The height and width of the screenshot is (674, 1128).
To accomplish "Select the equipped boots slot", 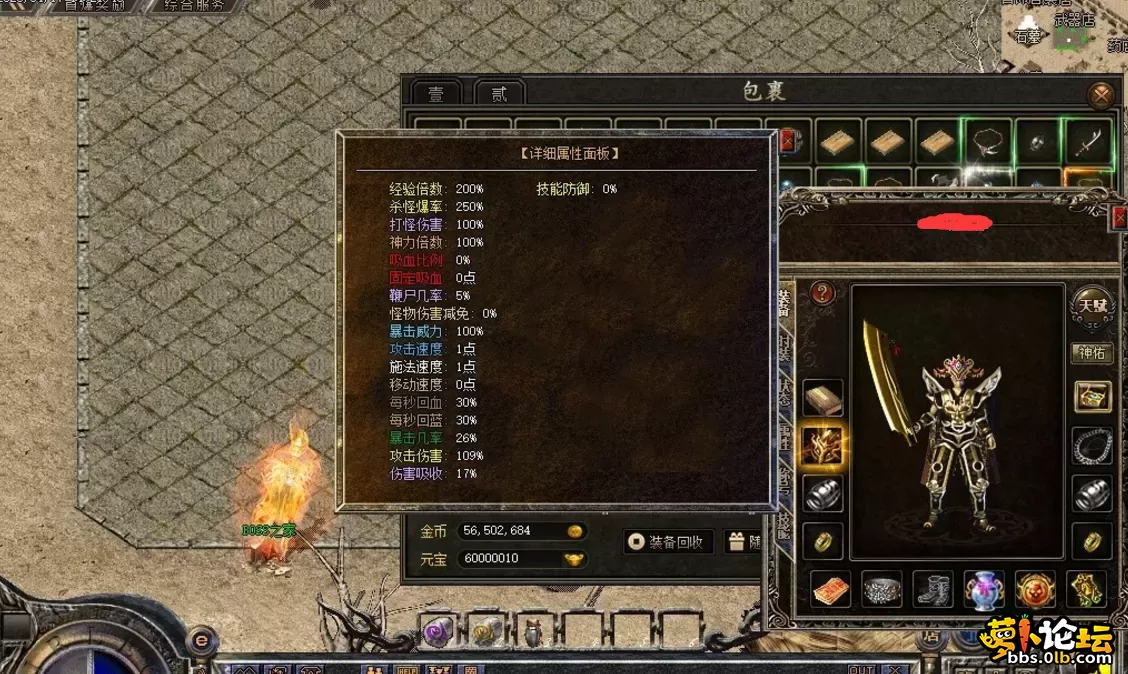I will [934, 589].
